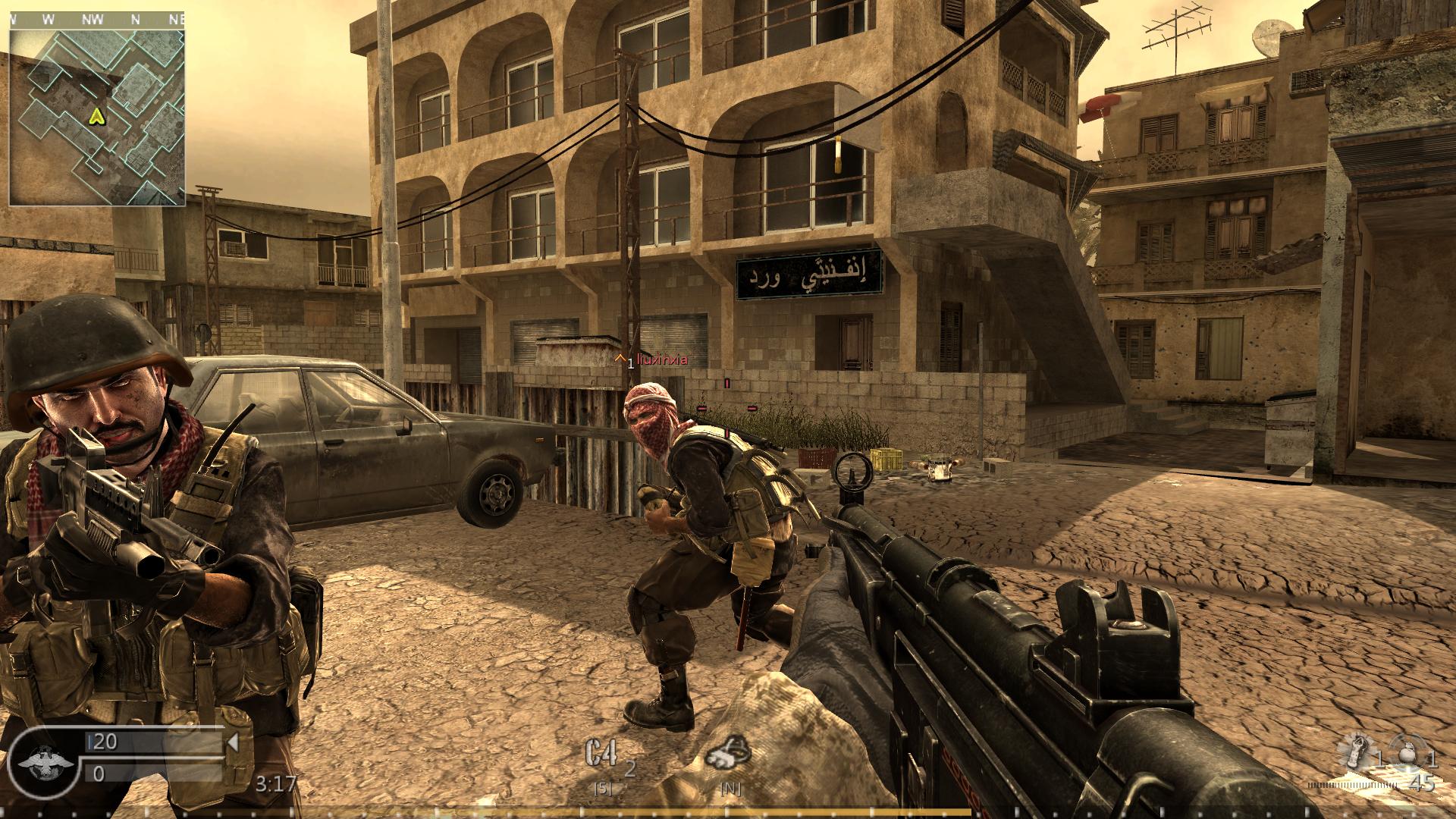Select the C4 explosive icon

pos(601,758)
